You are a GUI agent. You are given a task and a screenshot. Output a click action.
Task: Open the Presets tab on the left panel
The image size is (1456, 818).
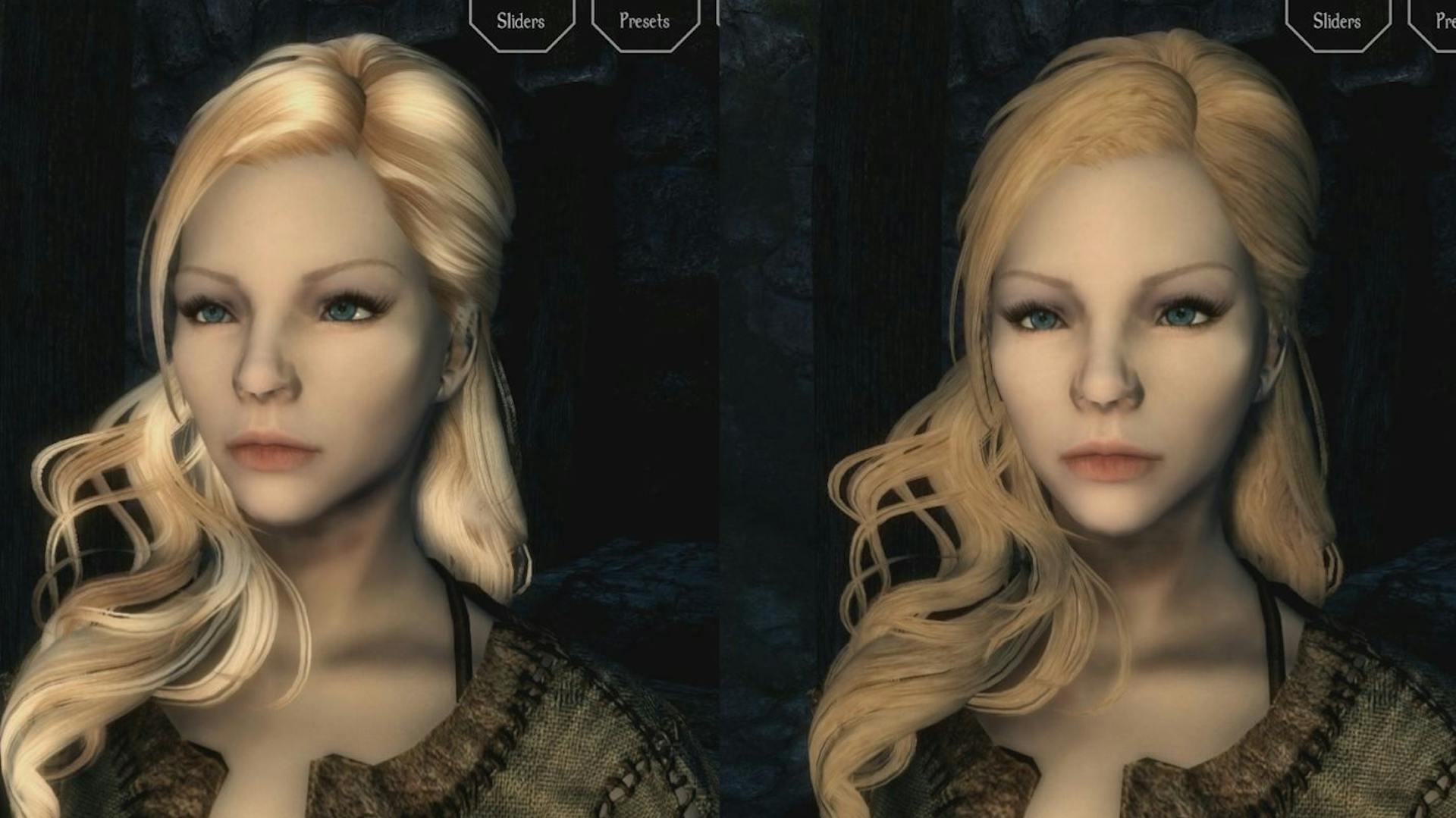642,21
